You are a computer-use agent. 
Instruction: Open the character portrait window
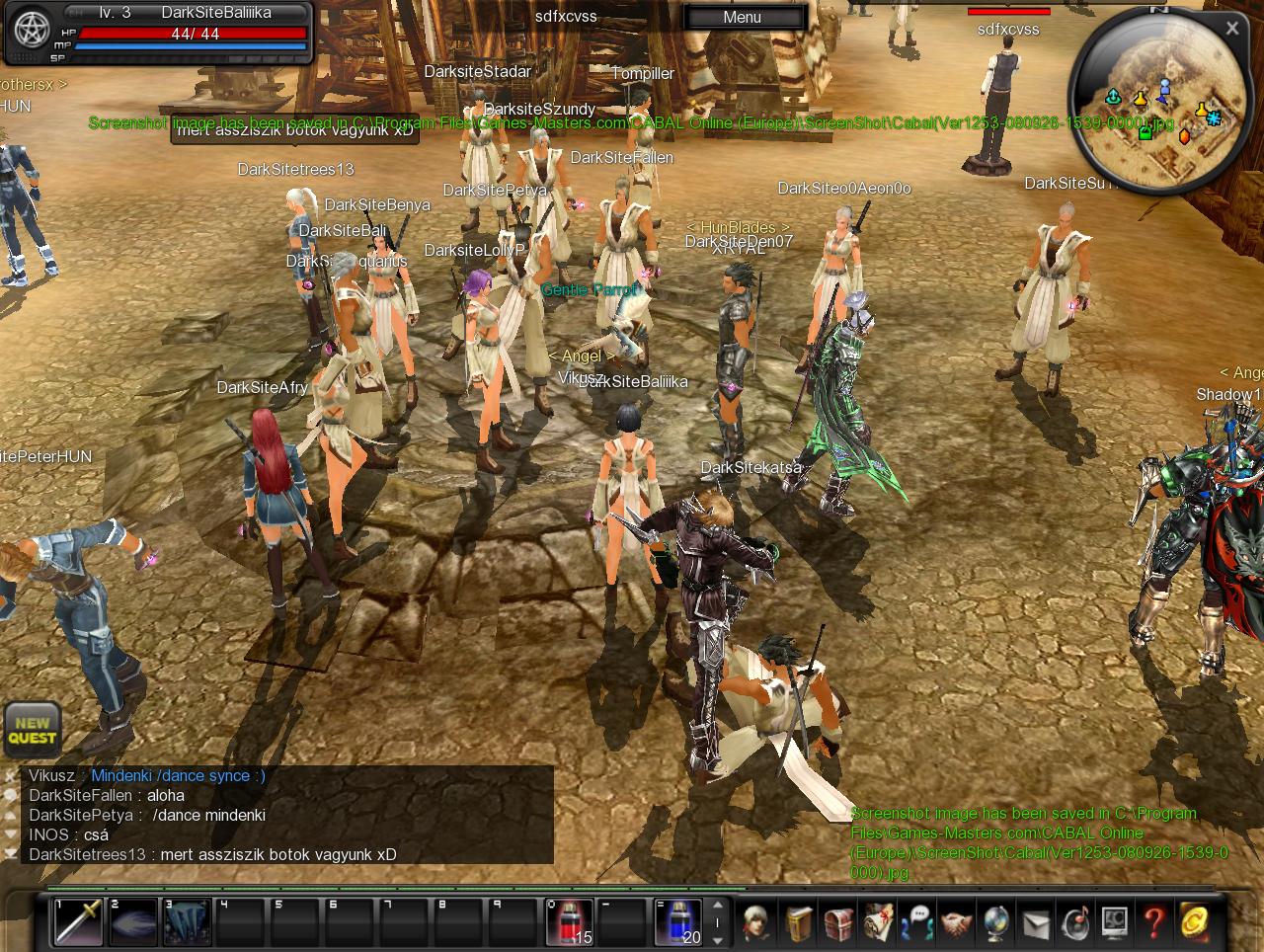758,923
